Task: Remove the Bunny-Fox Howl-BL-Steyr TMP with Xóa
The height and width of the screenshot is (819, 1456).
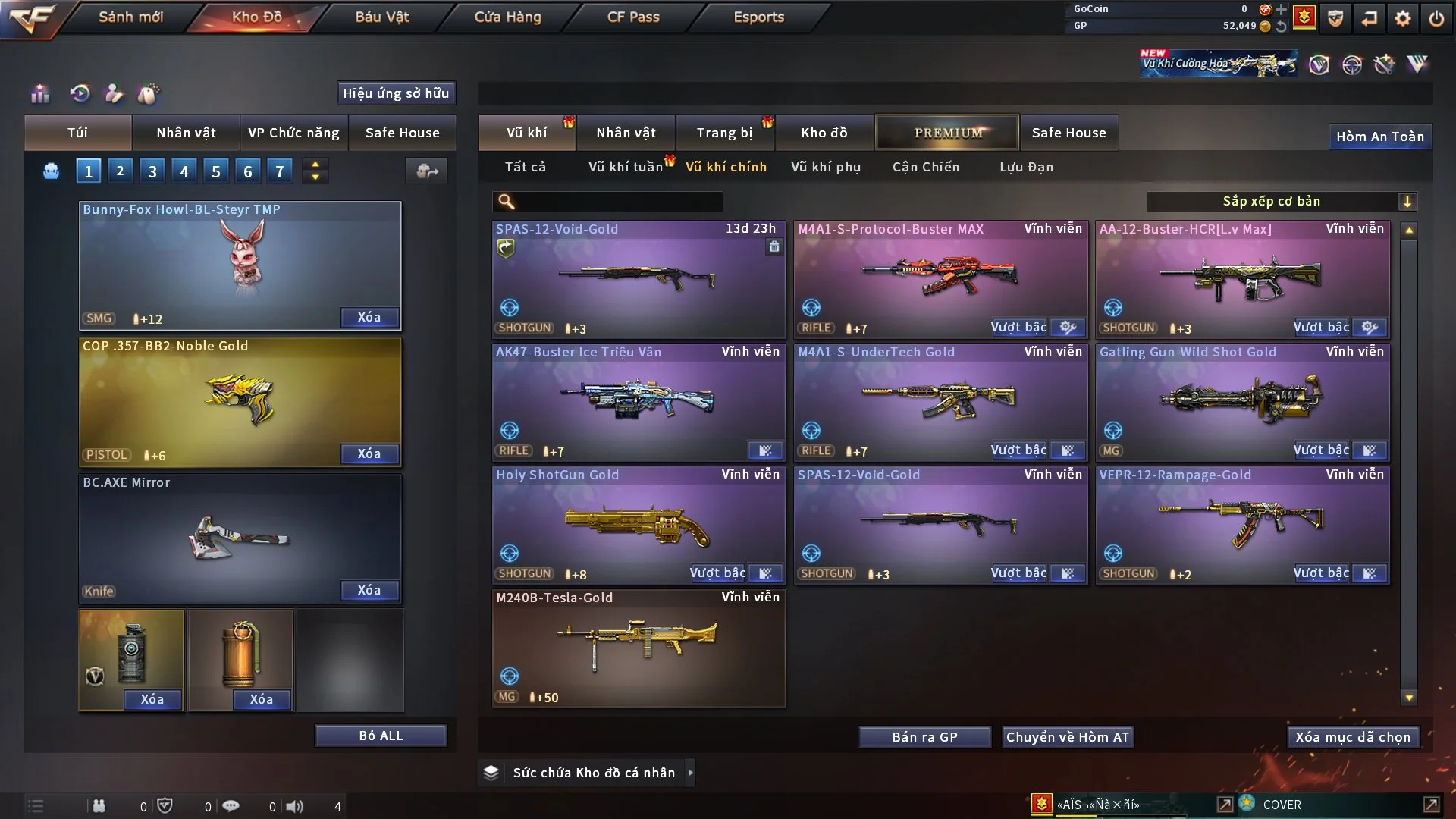Action: 369,318
